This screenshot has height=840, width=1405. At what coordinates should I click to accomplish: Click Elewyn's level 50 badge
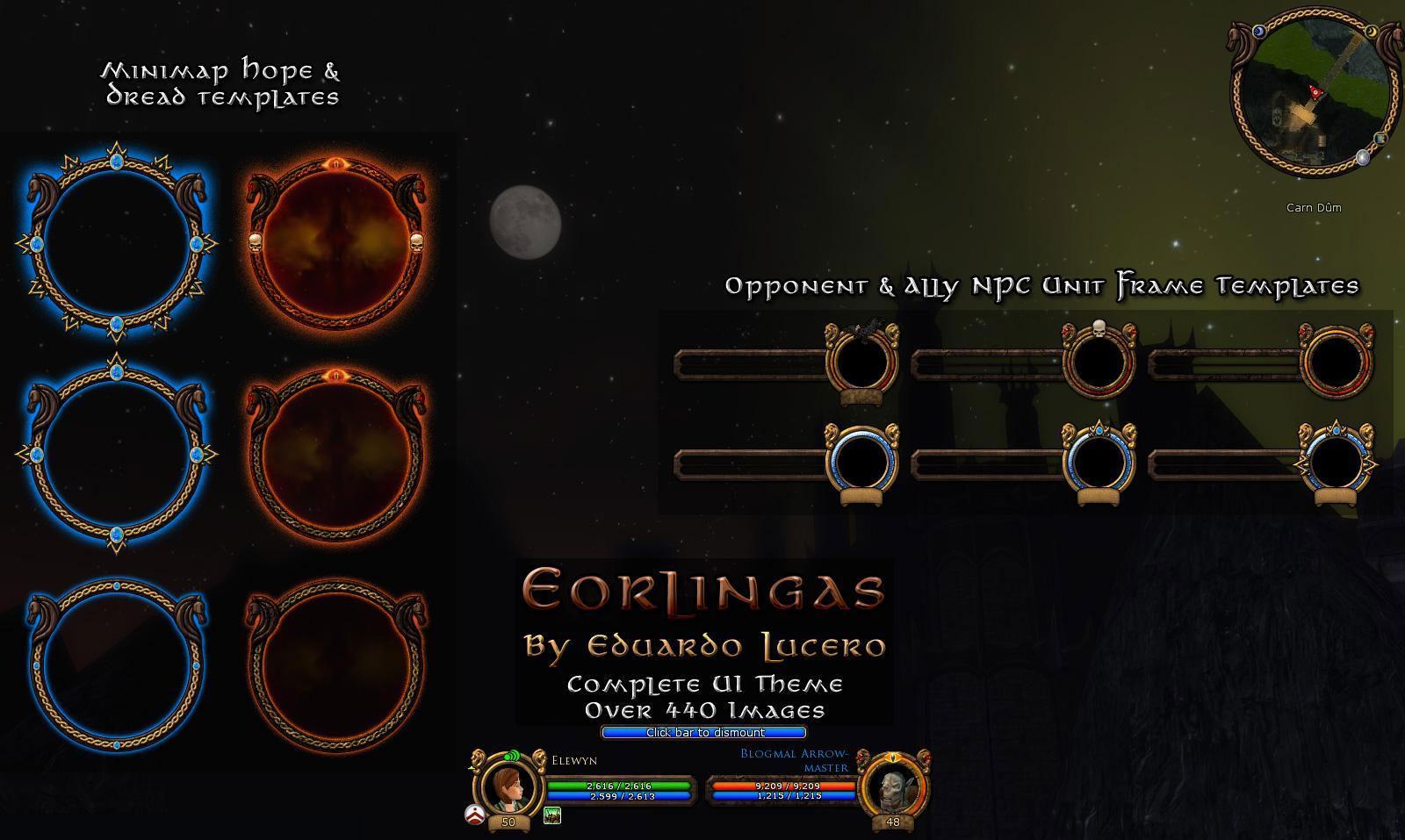click(508, 821)
